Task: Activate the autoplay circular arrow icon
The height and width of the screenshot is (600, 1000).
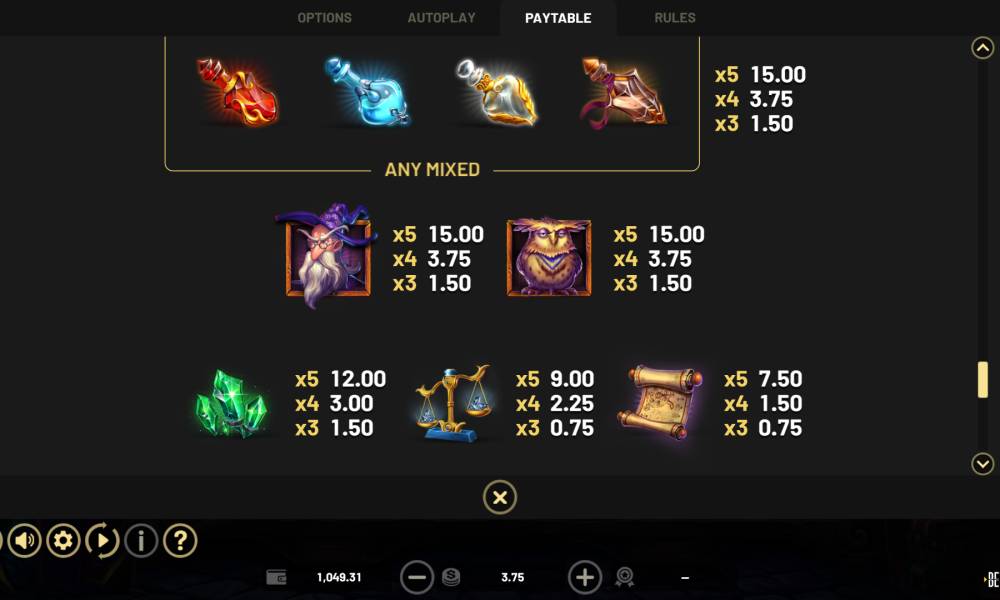Action: [102, 541]
